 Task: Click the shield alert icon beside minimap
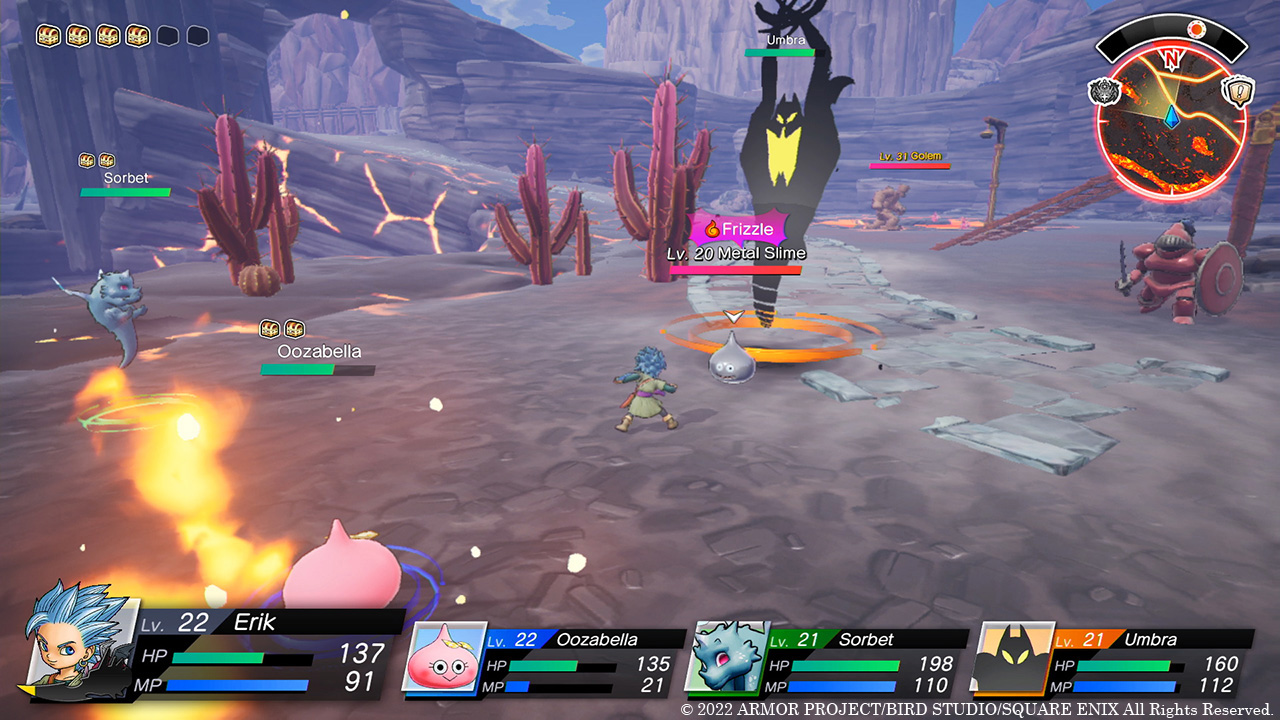[1239, 92]
